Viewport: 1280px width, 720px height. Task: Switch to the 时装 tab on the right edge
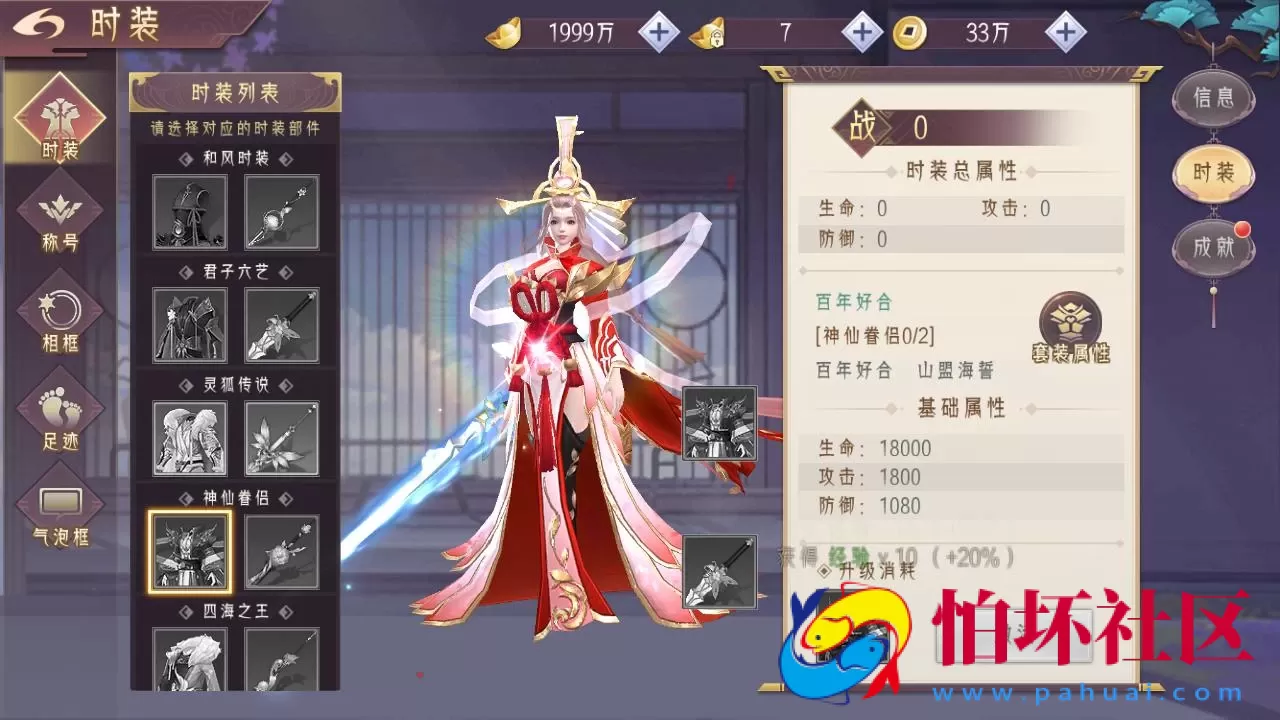click(1212, 172)
